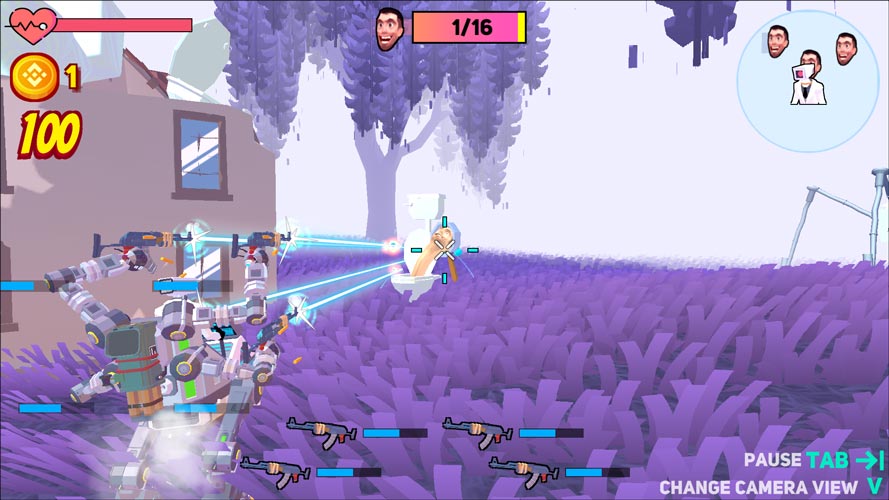Click the gold coin currency icon
889x500 pixels.
35,77
